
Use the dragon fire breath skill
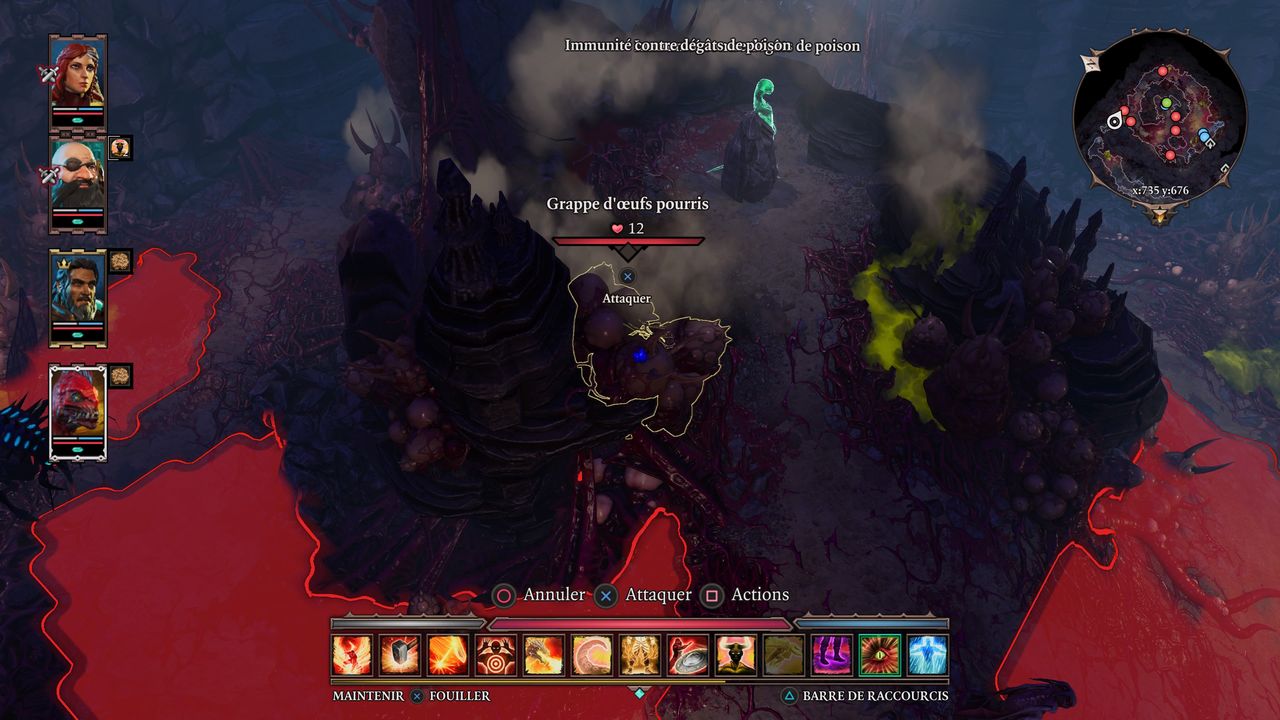[x=544, y=655]
